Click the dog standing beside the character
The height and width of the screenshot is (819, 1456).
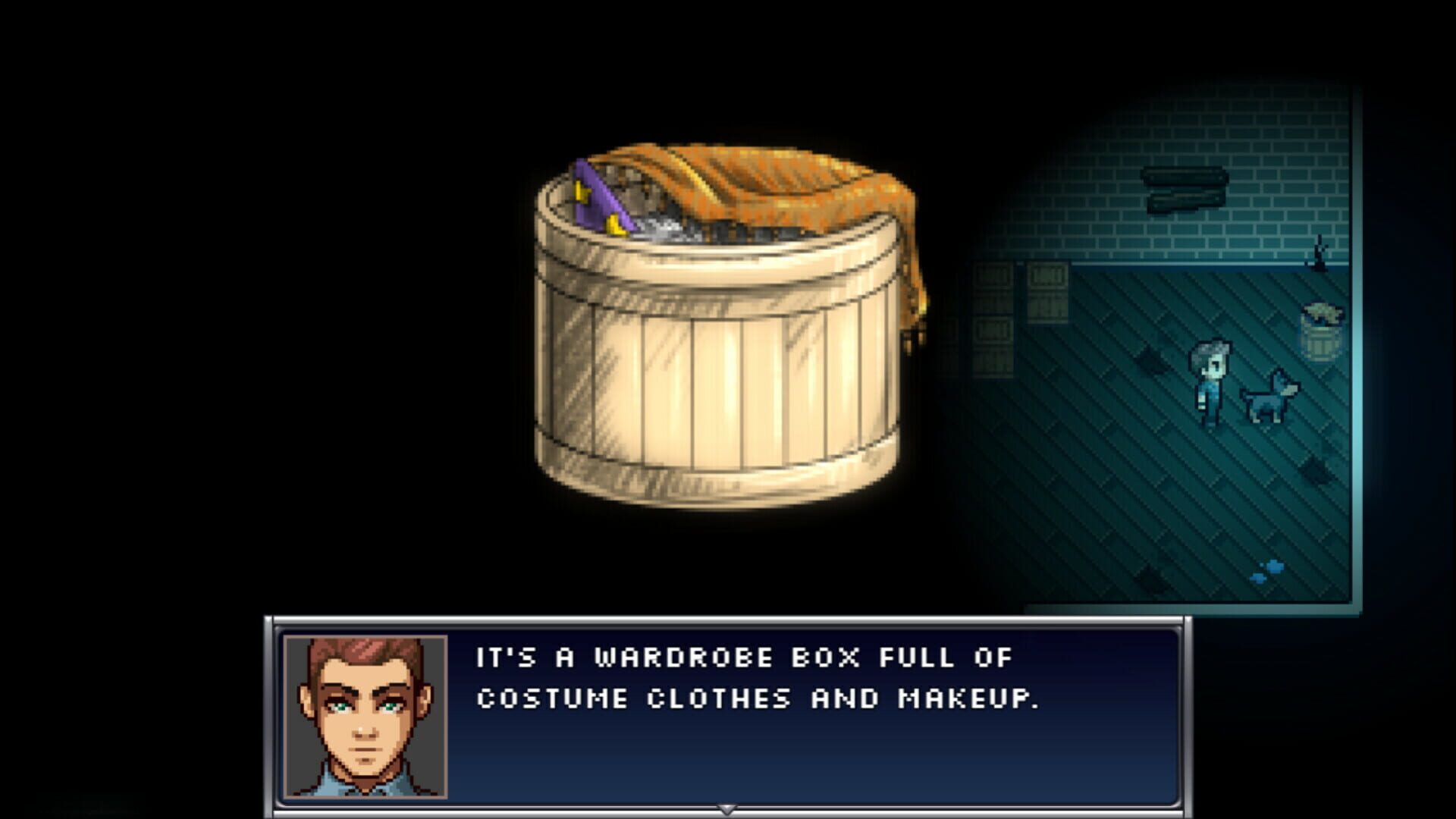tap(1269, 398)
